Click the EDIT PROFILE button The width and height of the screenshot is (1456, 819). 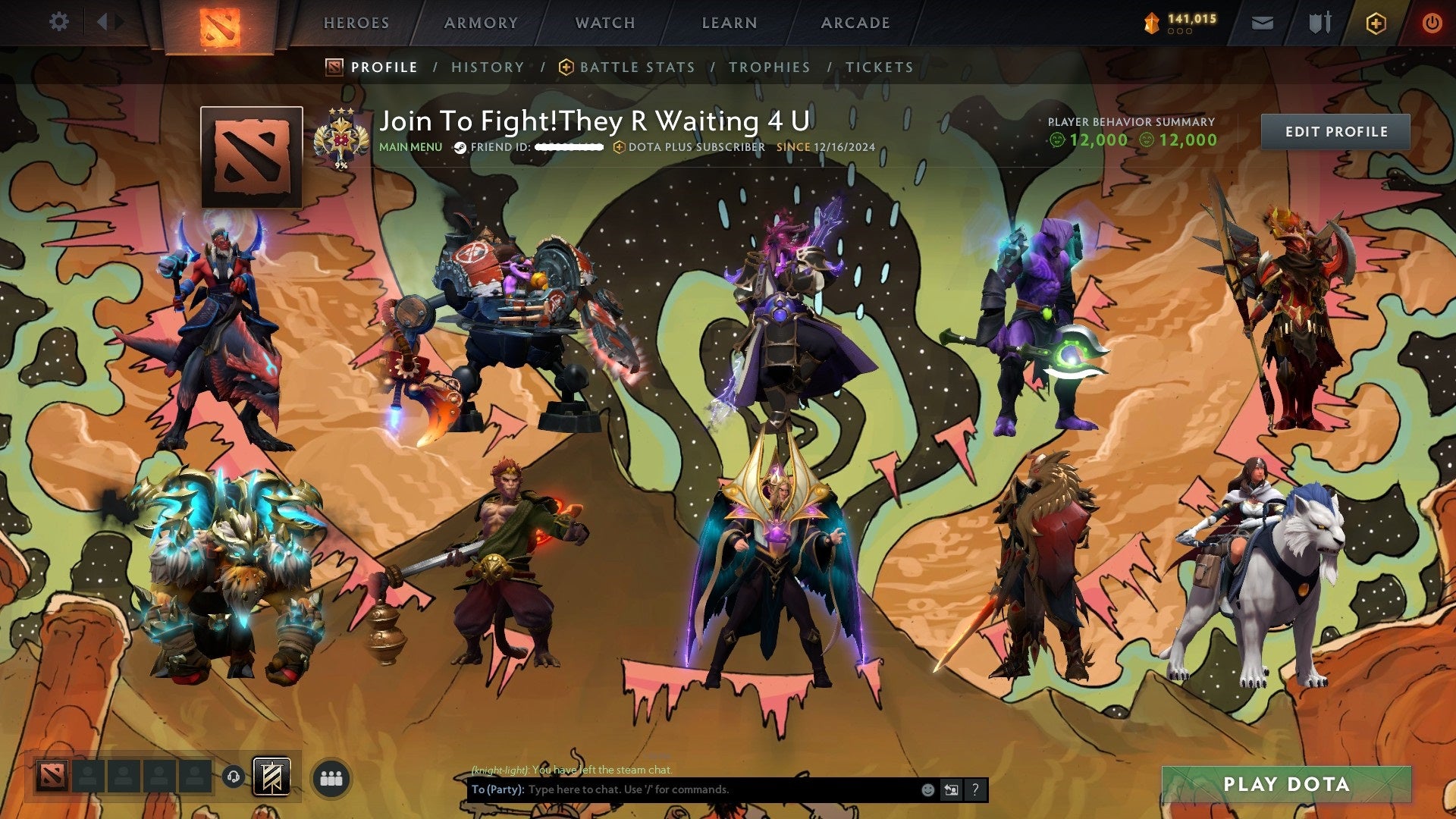pos(1337,131)
